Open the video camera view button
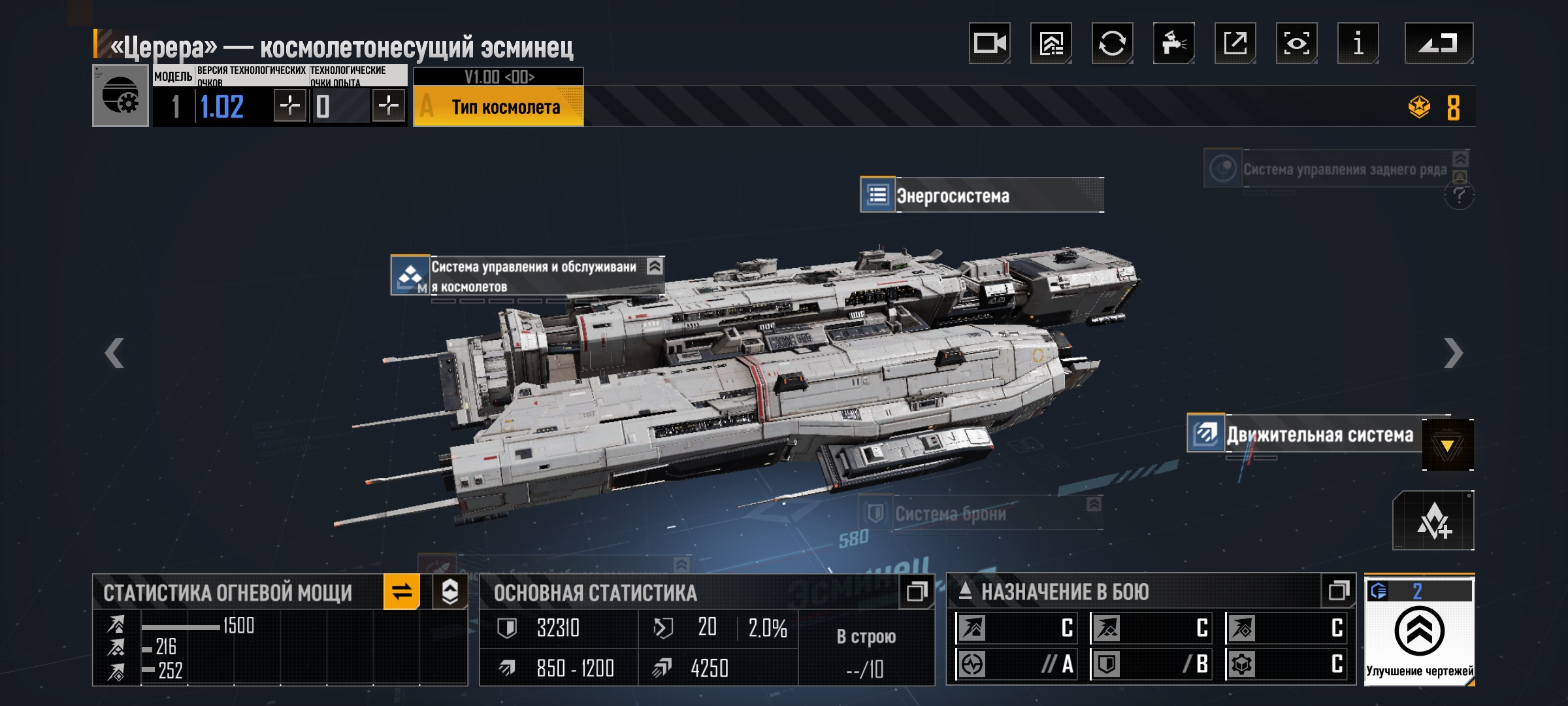 click(989, 43)
